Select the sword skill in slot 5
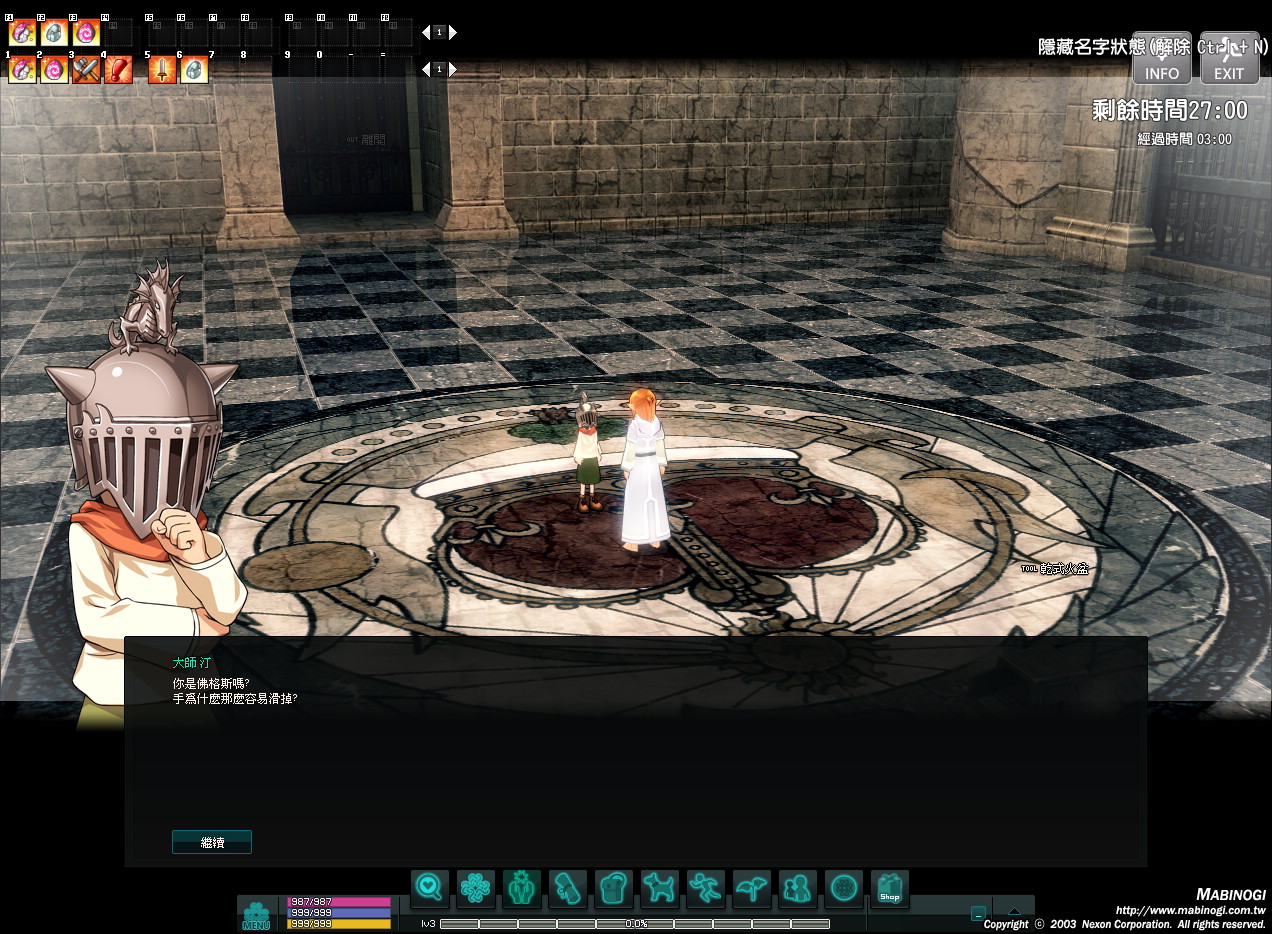The height and width of the screenshot is (934, 1272). point(162,70)
